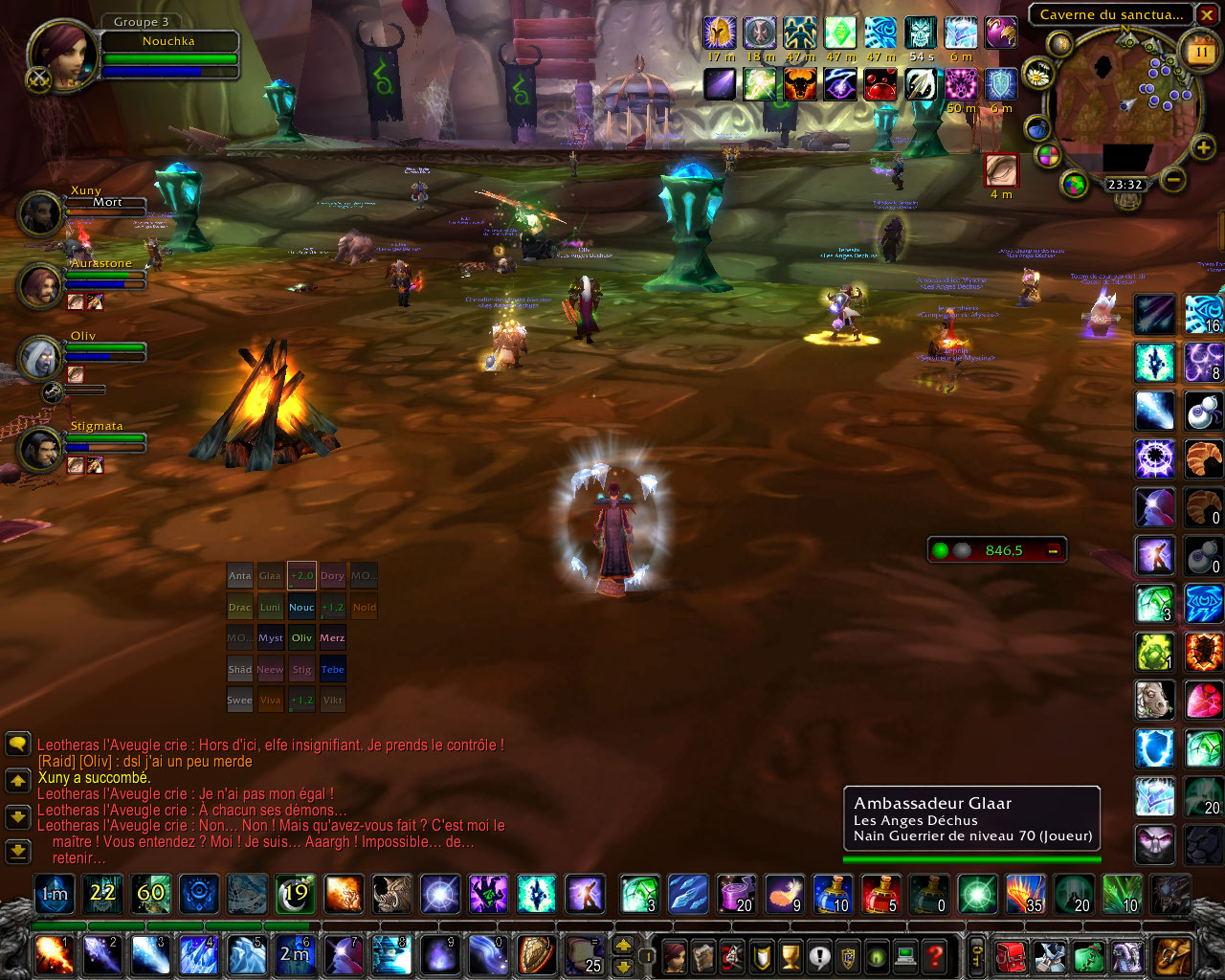Zoom out the minimap with minus button
This screenshot has width=1225, height=980.
coord(1173,179)
